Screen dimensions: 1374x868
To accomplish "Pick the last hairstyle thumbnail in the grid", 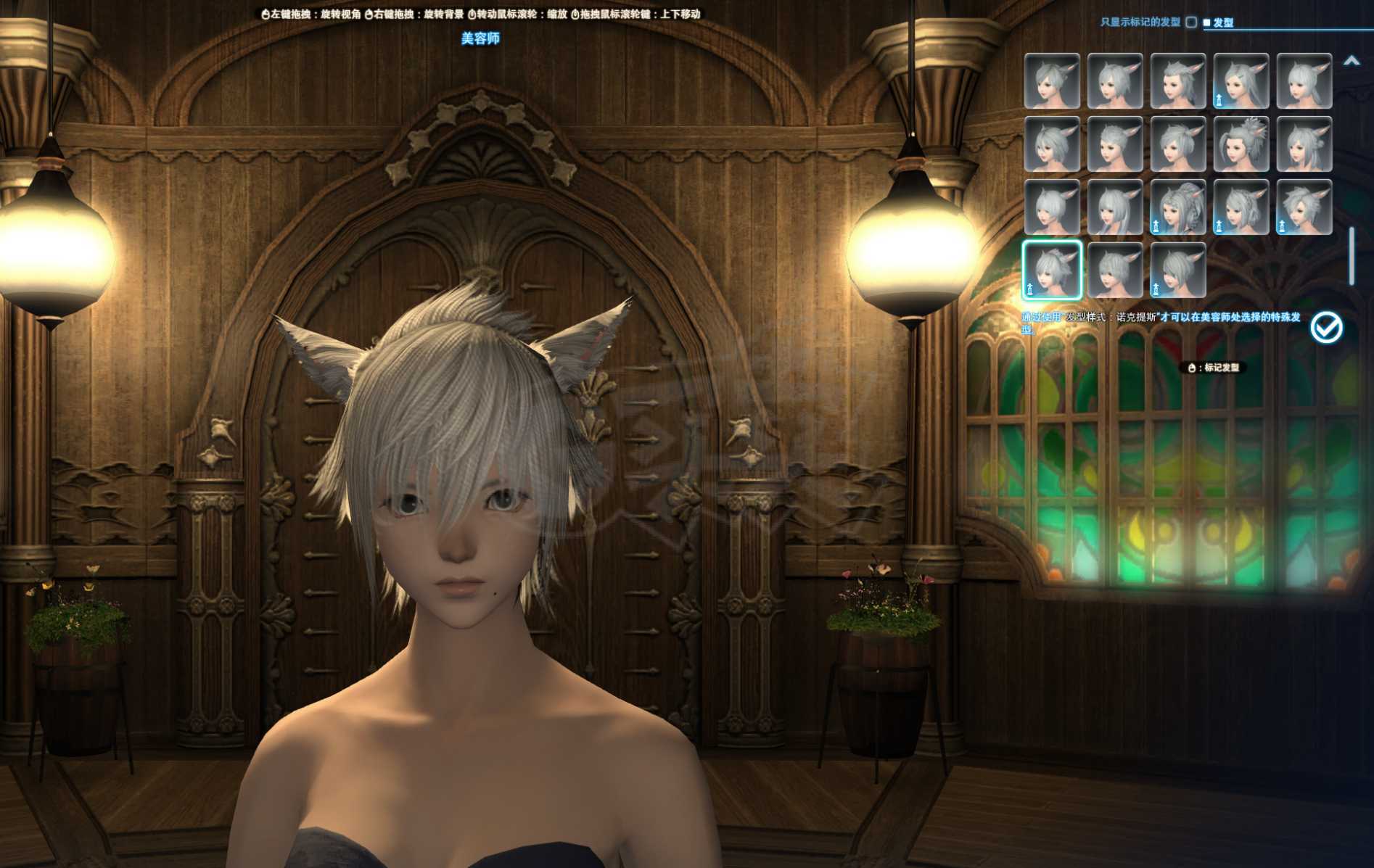I will click(x=1178, y=270).
